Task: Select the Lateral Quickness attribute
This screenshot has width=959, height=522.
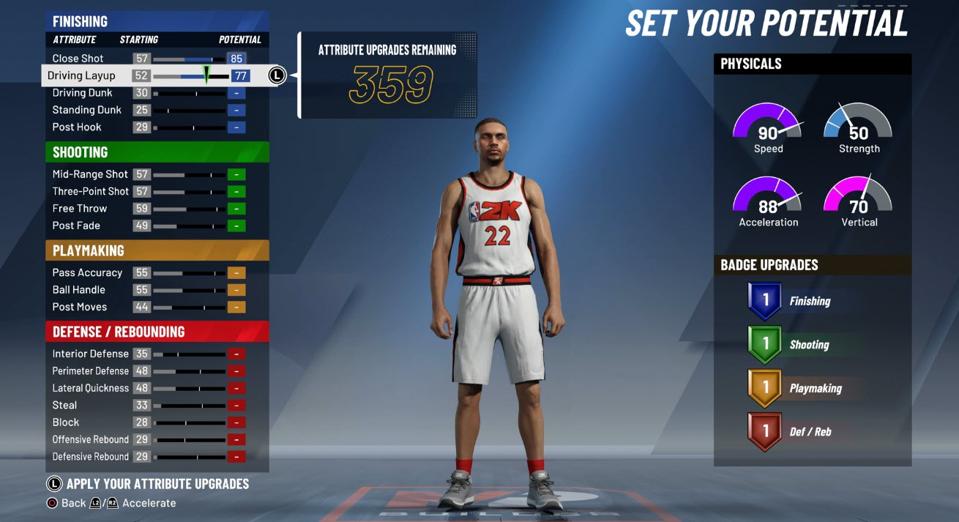Action: pyautogui.click(x=91, y=387)
